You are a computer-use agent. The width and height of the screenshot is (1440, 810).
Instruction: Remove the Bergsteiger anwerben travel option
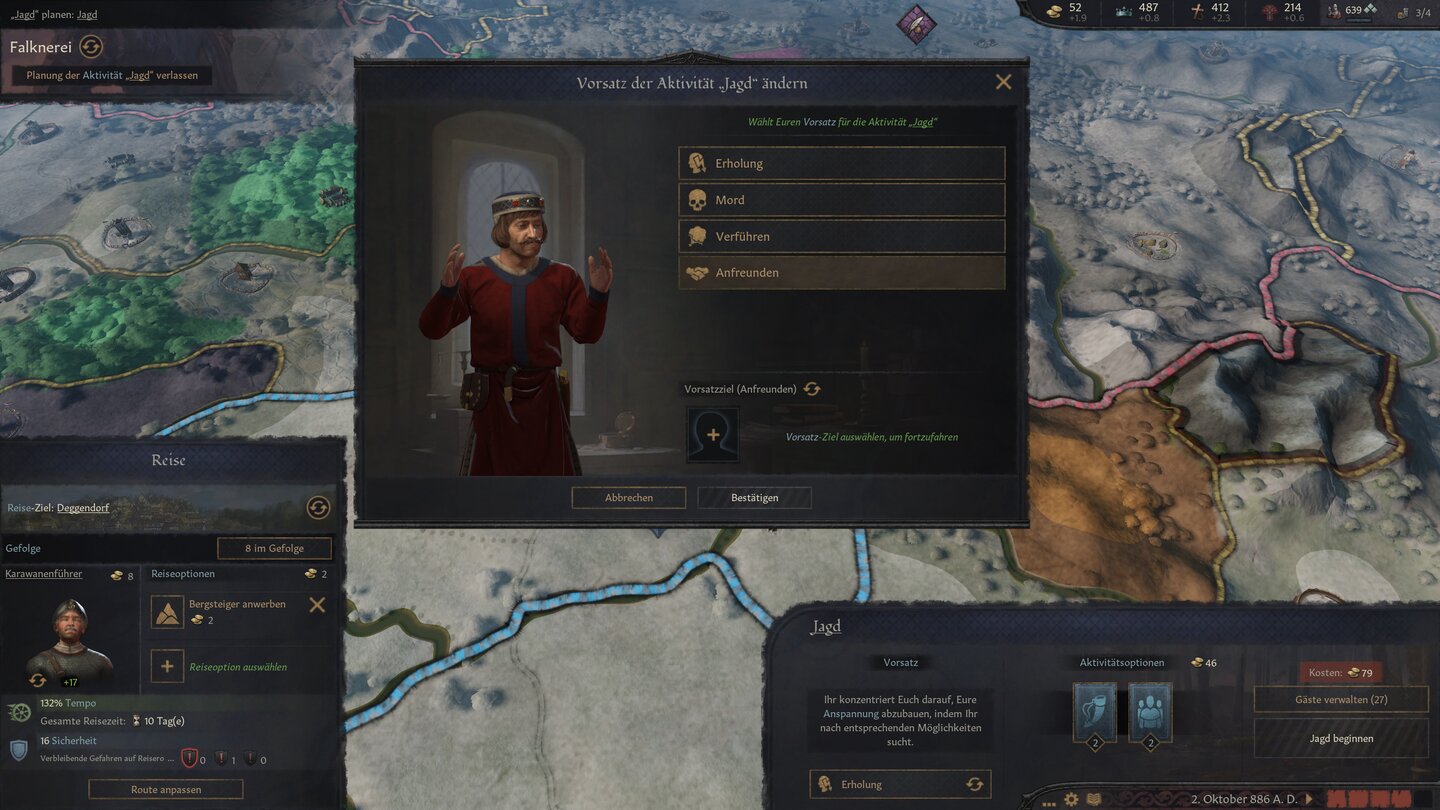317,605
